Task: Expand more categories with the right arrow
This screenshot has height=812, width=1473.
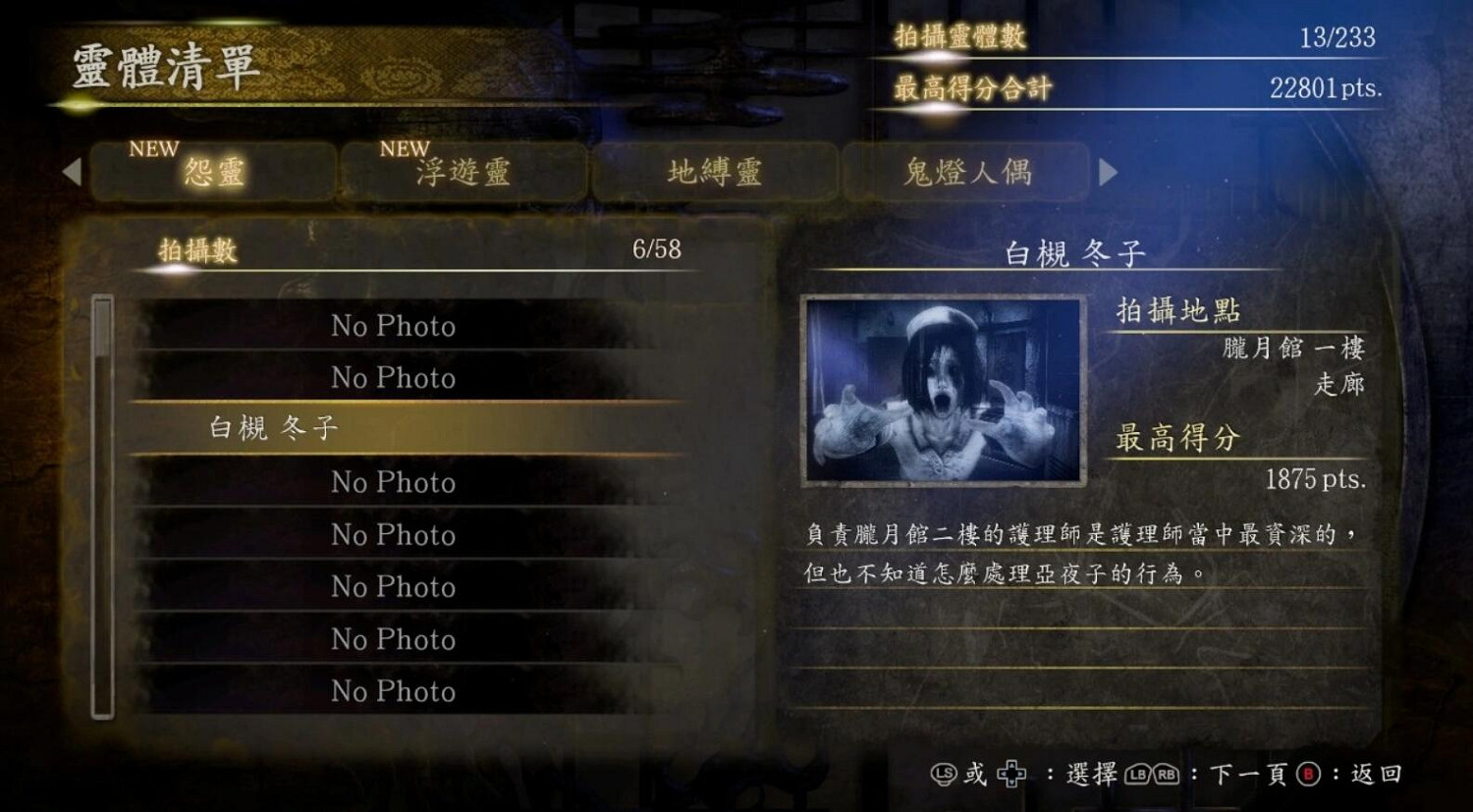Action: click(1110, 173)
